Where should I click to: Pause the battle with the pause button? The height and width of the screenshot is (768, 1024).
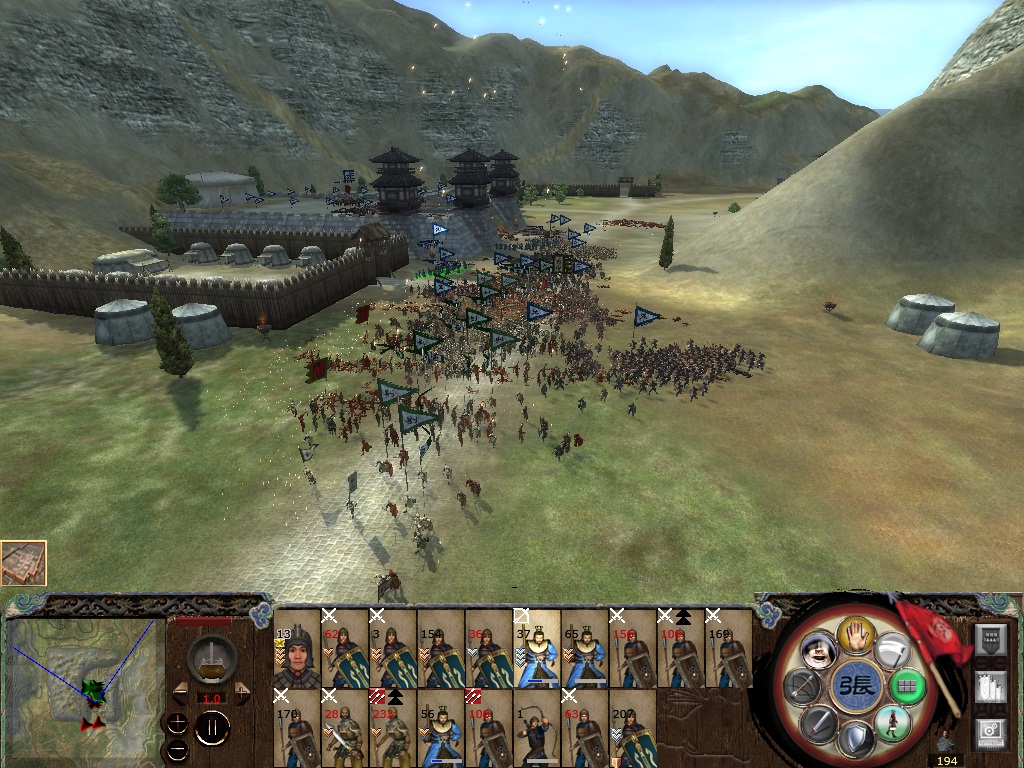point(212,727)
